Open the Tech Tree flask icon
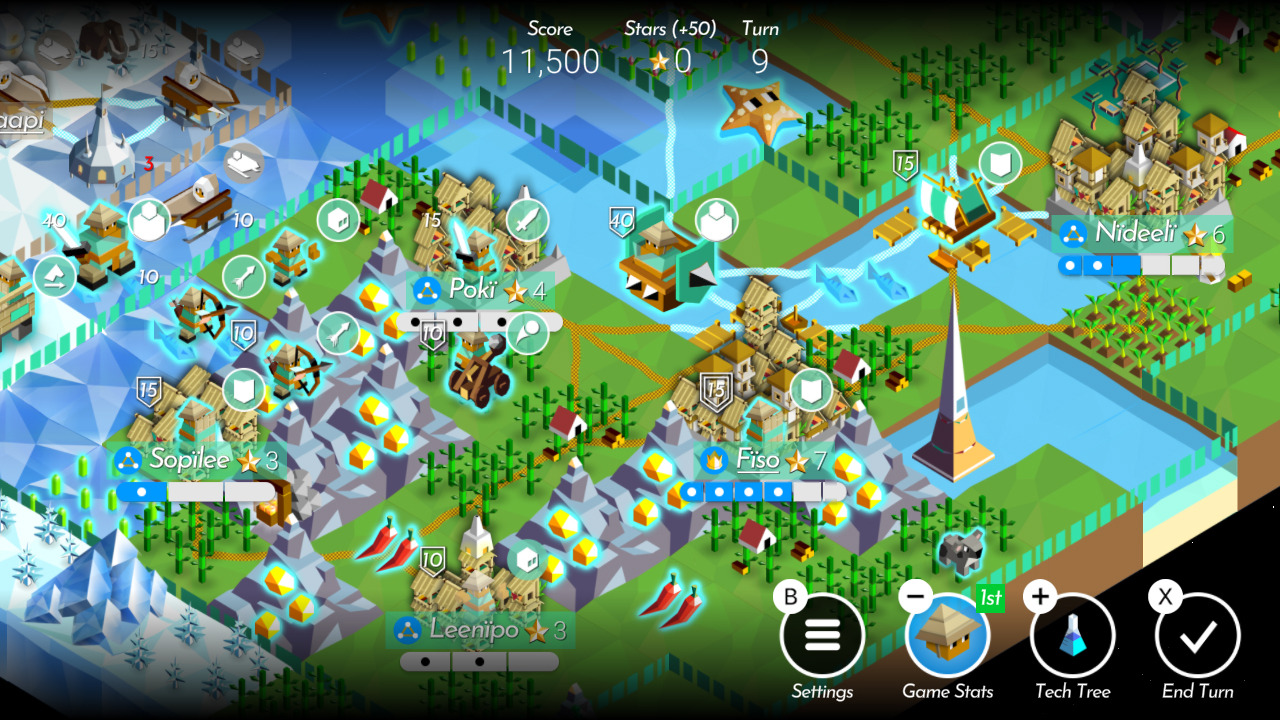The width and height of the screenshot is (1280, 720). coord(1073,634)
